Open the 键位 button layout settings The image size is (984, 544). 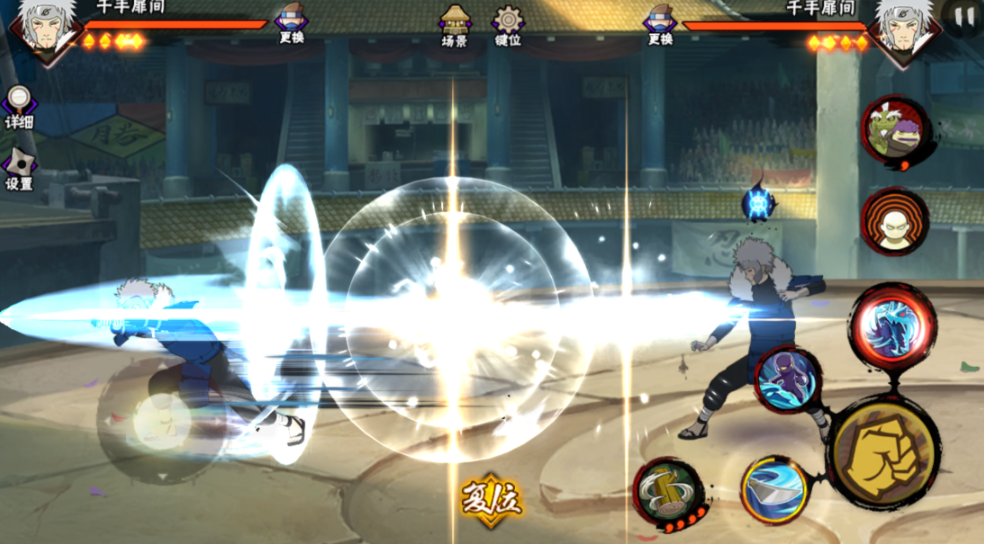tap(508, 23)
